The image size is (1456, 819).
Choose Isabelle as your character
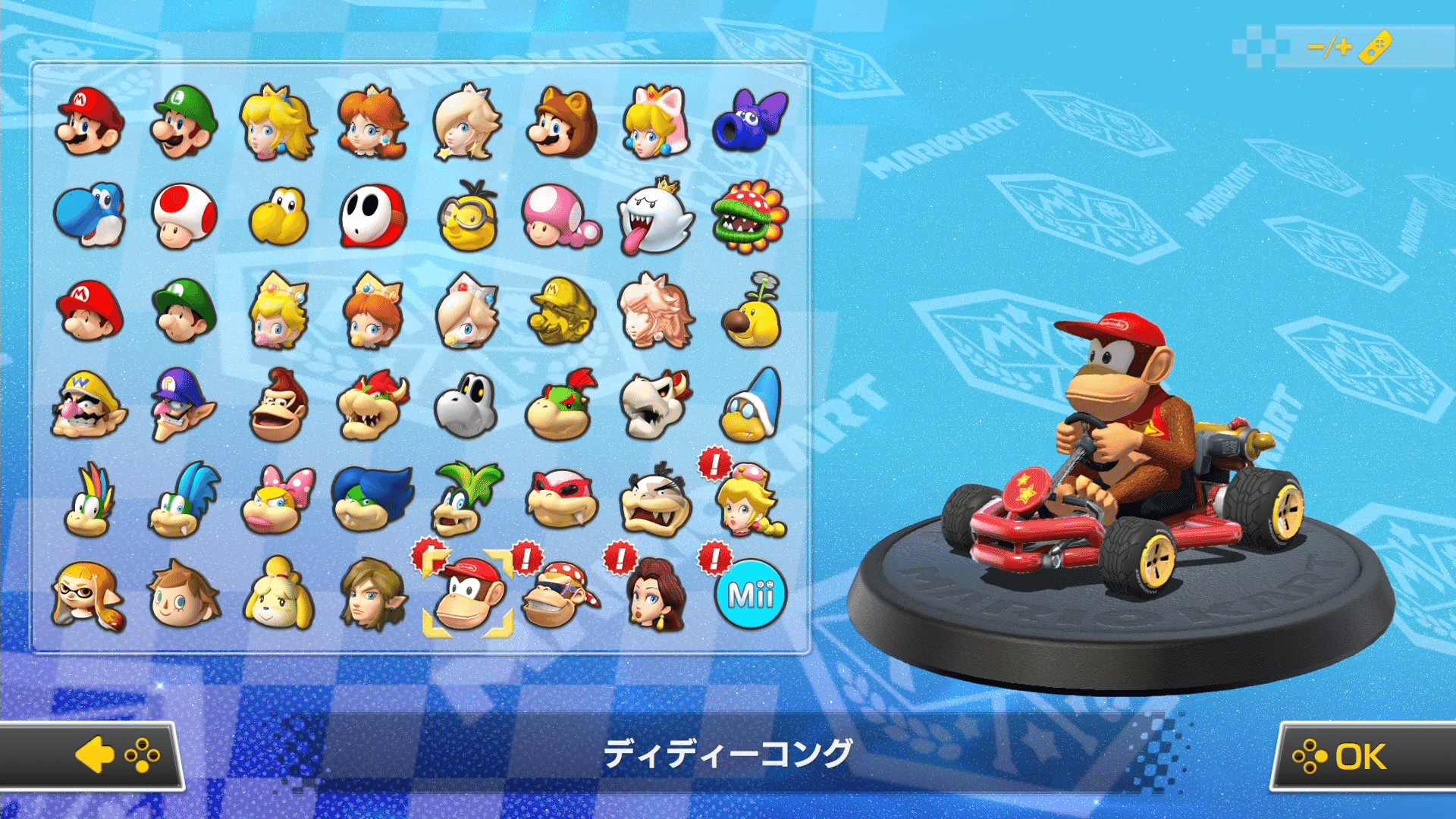(x=278, y=597)
